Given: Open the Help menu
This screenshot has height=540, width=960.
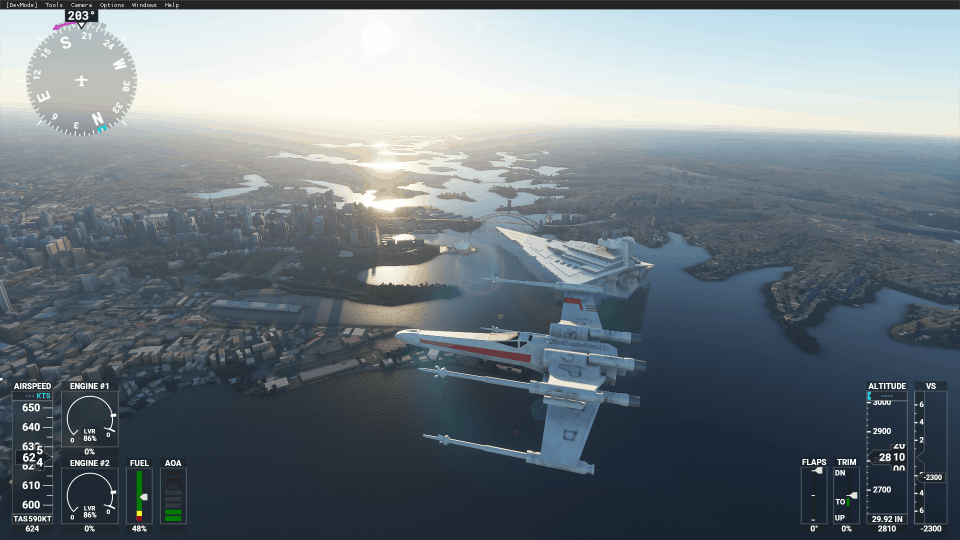Looking at the screenshot, I should [x=172, y=5].
